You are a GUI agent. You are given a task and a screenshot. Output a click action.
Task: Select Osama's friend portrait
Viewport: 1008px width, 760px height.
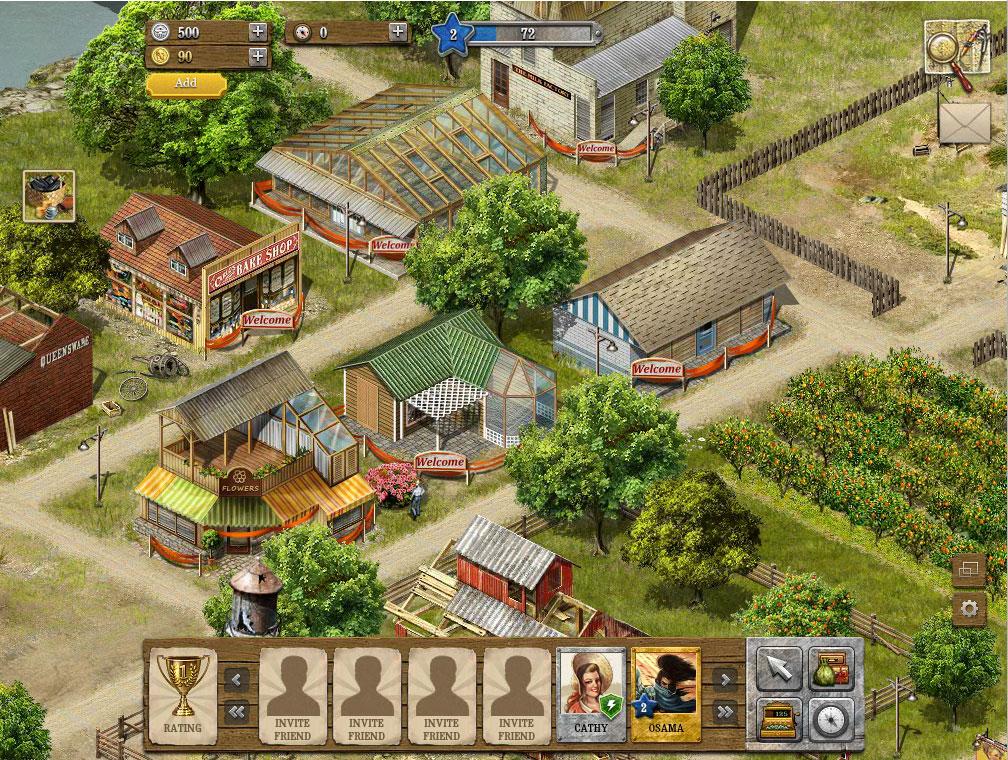pos(665,694)
